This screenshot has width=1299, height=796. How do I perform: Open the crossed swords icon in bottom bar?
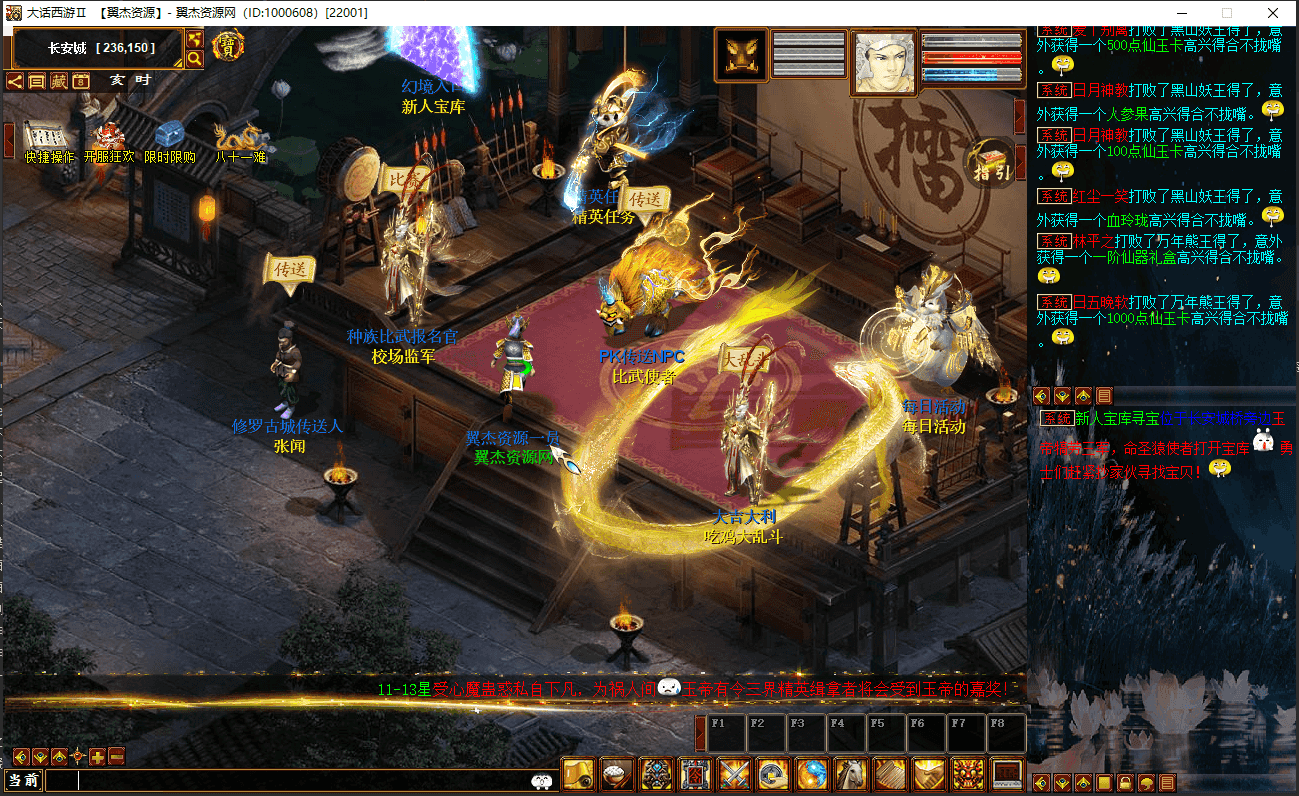[x=734, y=774]
